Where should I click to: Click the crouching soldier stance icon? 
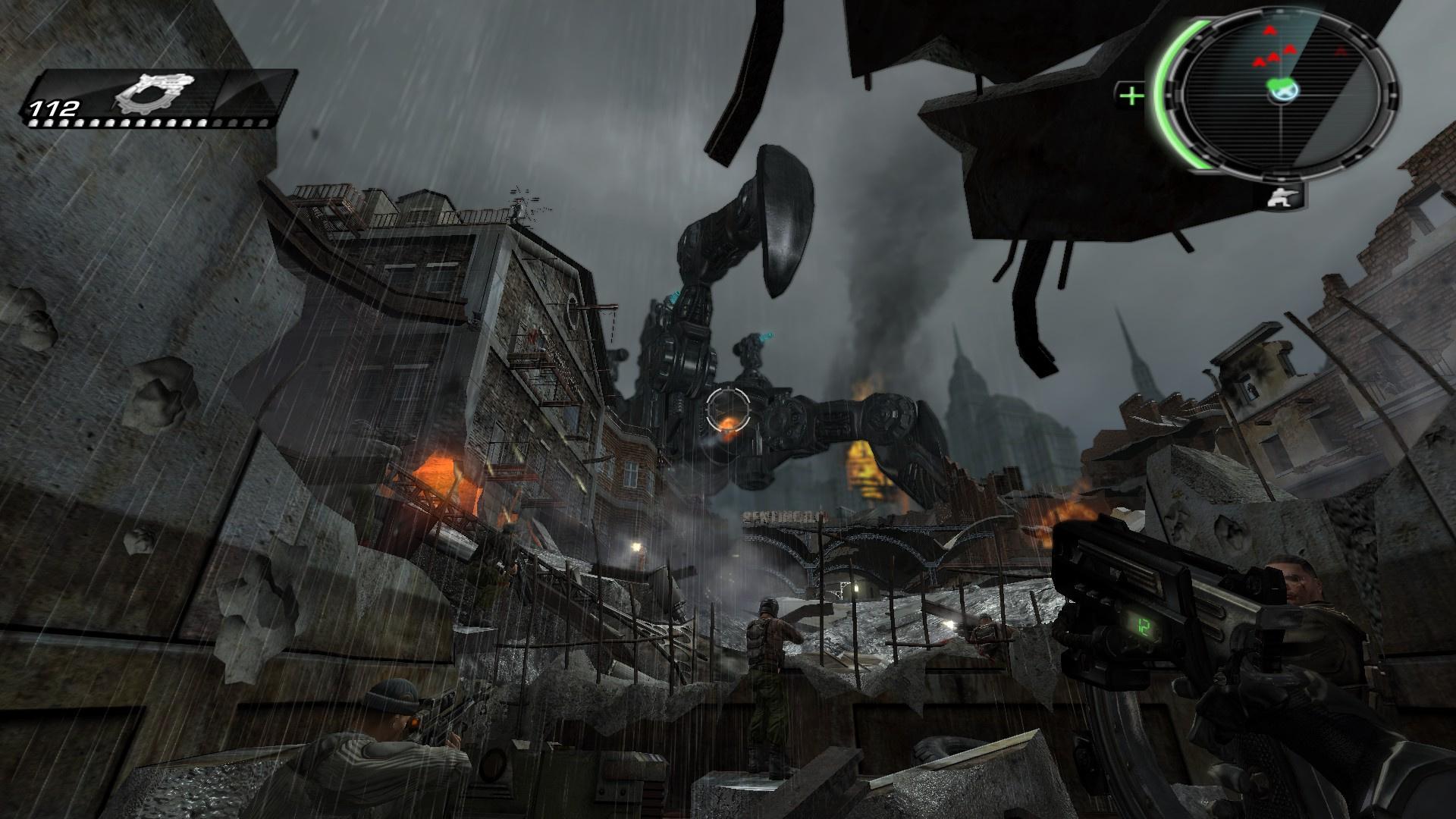[x=1283, y=196]
